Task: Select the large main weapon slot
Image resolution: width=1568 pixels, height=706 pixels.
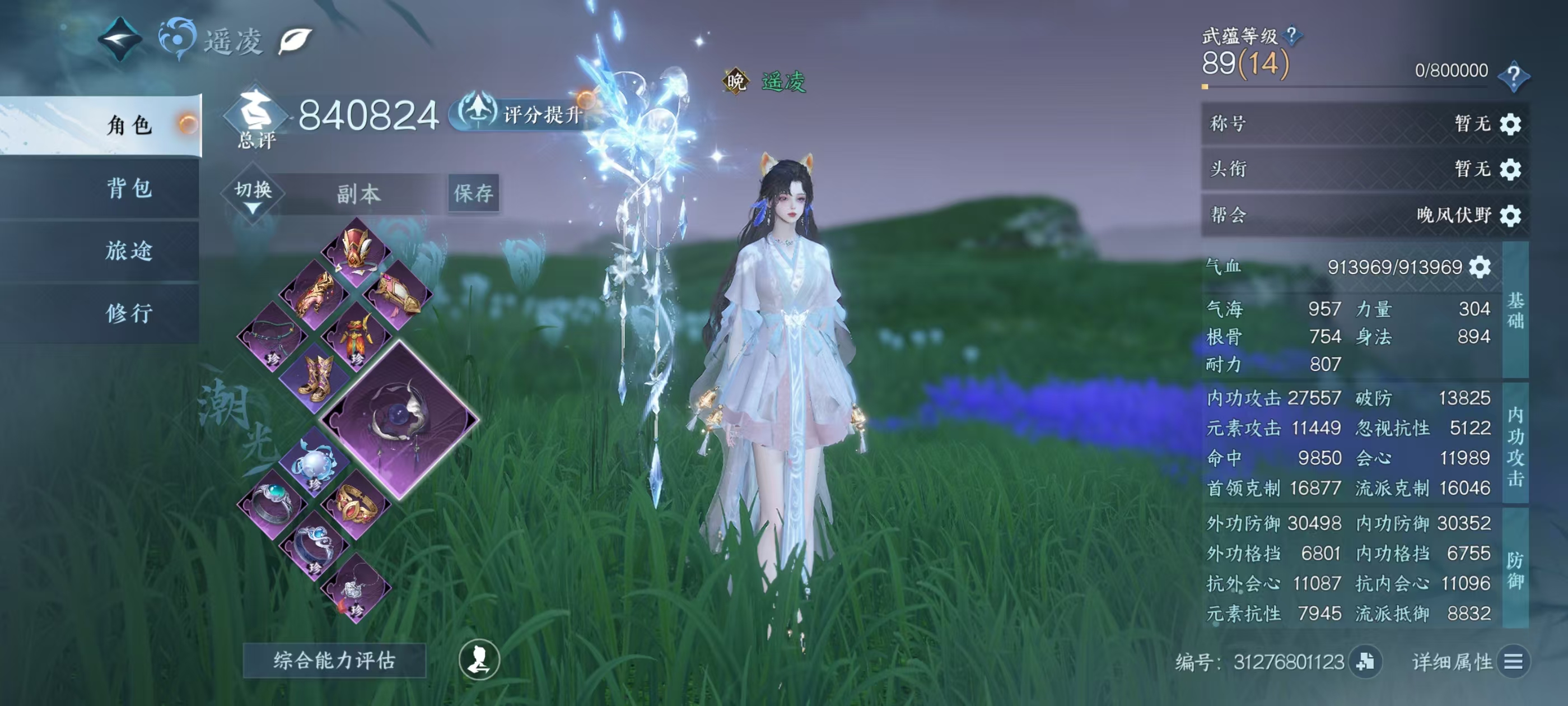Action: (x=399, y=420)
